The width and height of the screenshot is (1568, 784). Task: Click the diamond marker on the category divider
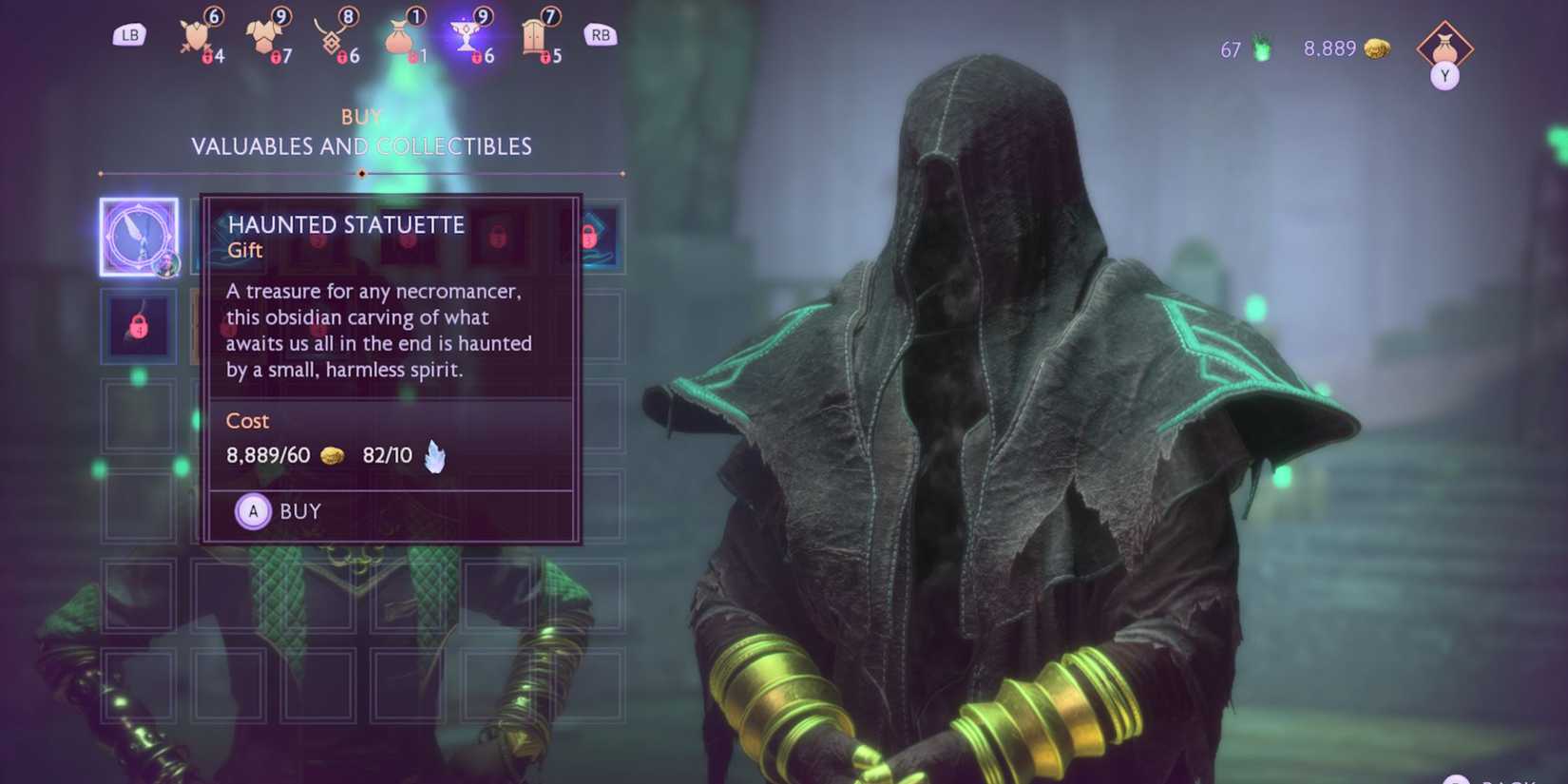point(361,174)
